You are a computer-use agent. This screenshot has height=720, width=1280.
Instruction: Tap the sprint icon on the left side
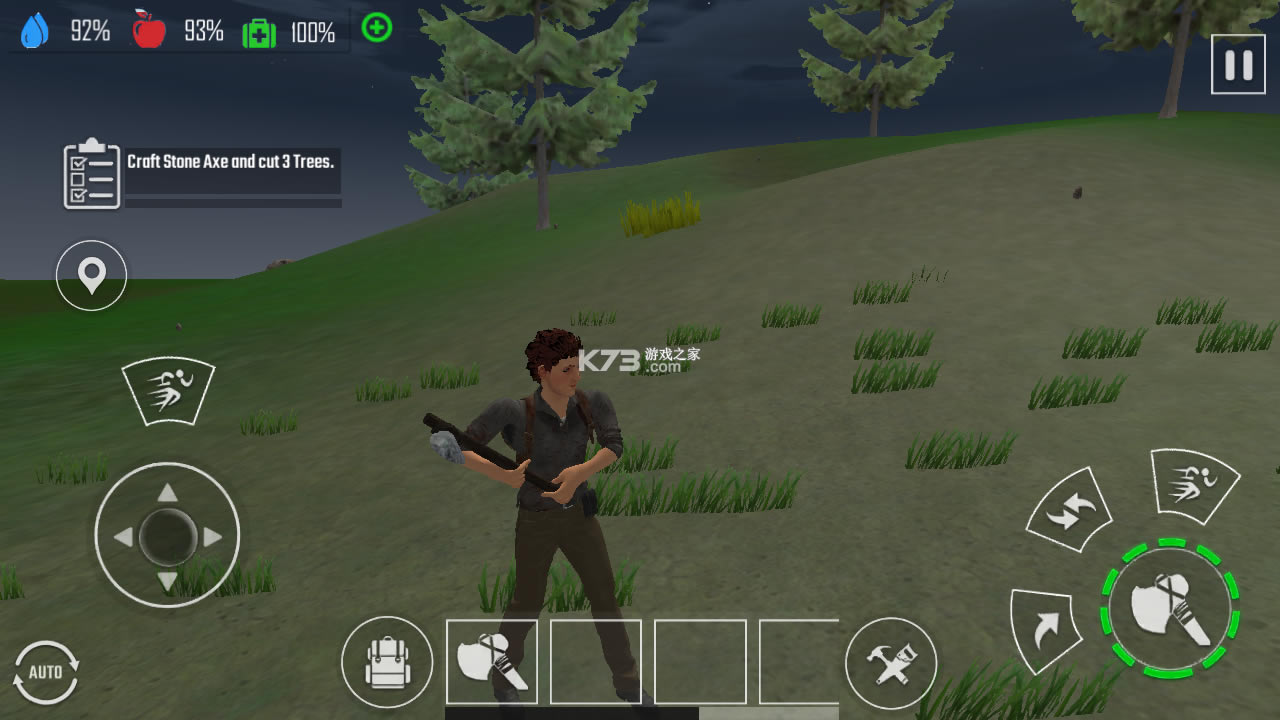click(168, 390)
